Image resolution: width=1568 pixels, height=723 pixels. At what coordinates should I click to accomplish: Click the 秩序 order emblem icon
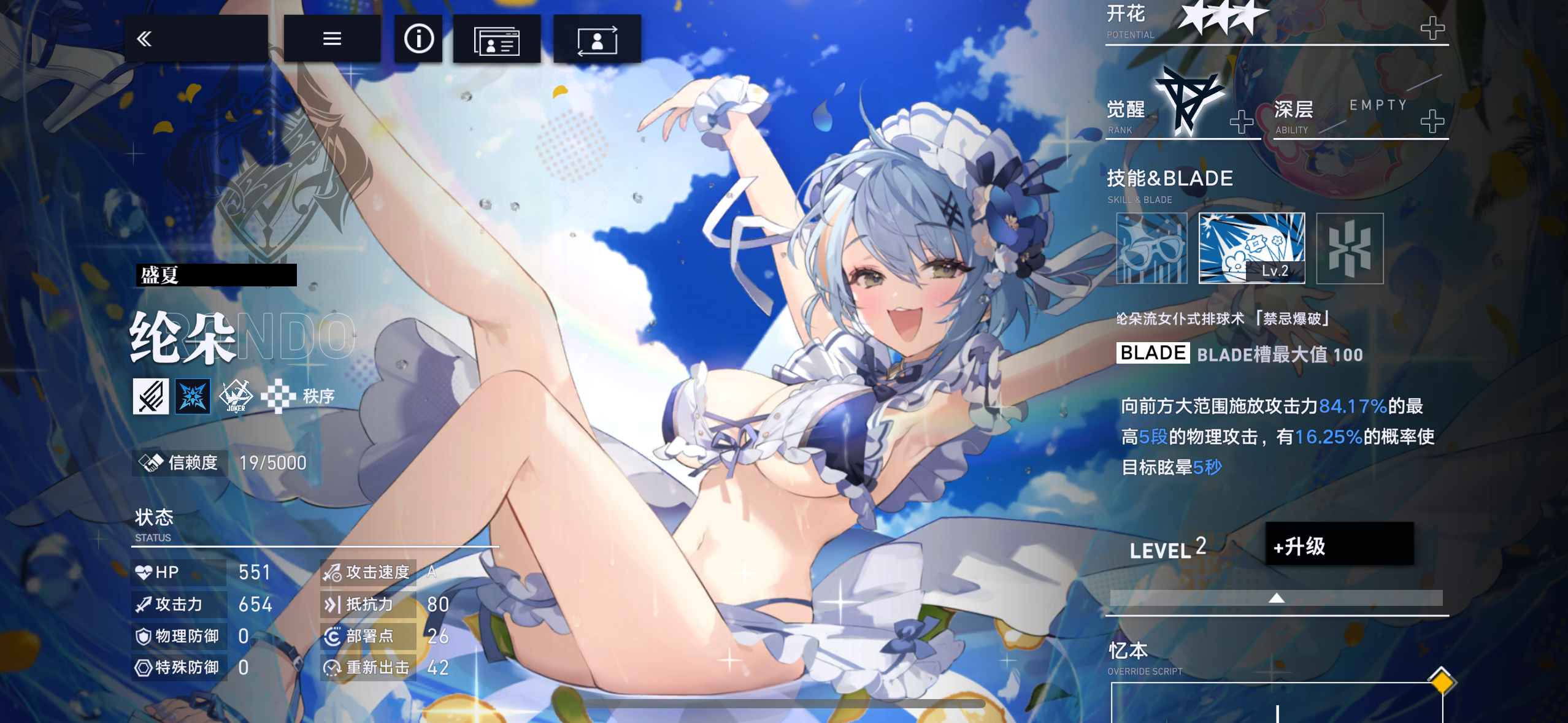click(x=278, y=396)
